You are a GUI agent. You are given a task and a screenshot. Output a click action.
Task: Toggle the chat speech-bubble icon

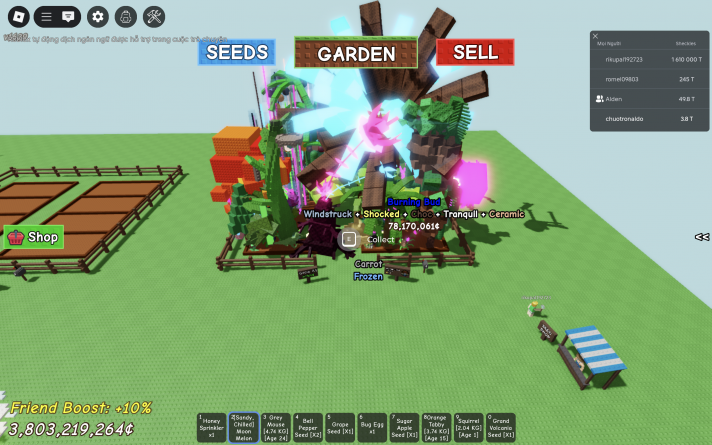[x=68, y=16]
